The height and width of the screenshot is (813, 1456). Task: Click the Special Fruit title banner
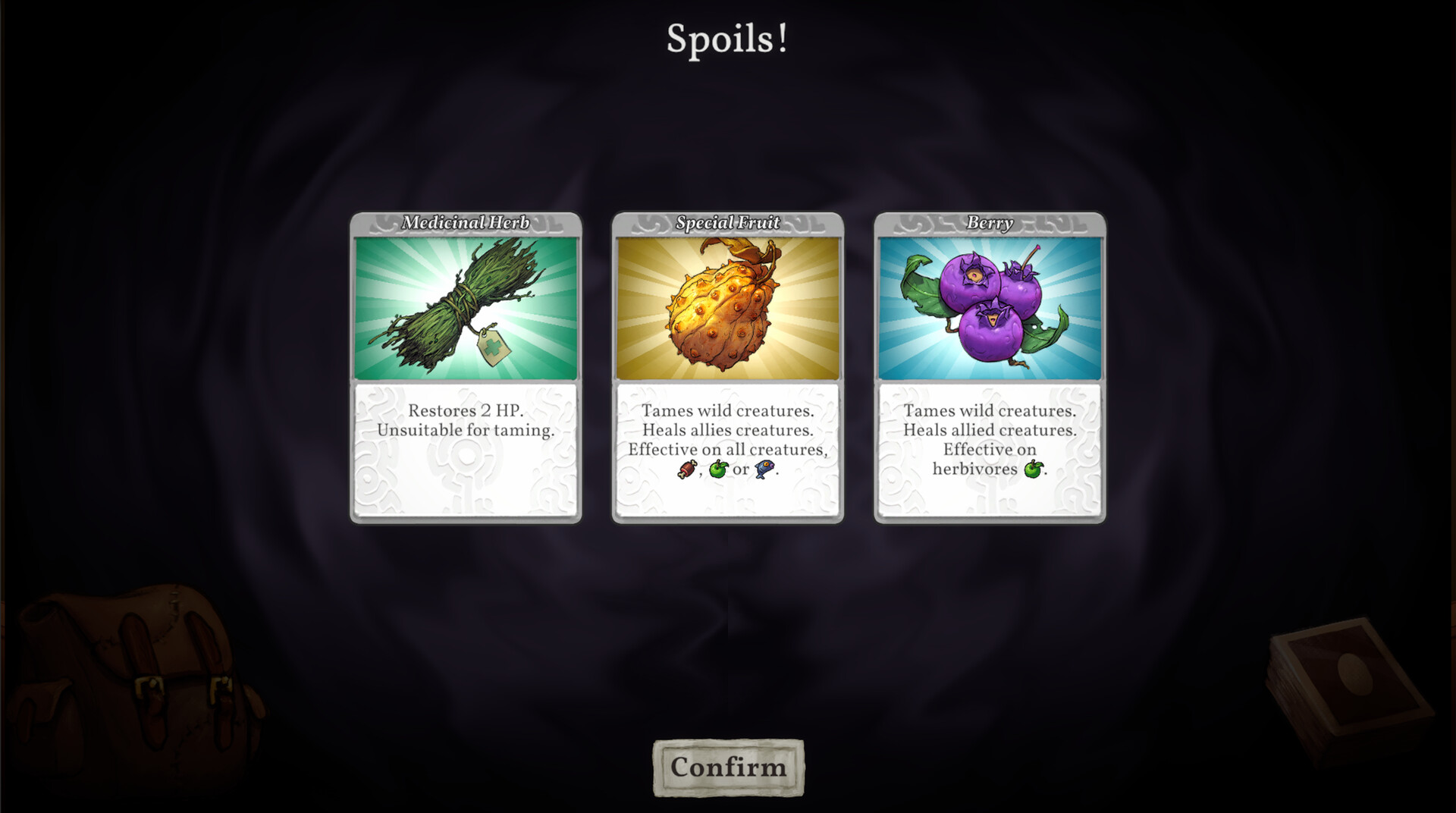[x=728, y=224]
